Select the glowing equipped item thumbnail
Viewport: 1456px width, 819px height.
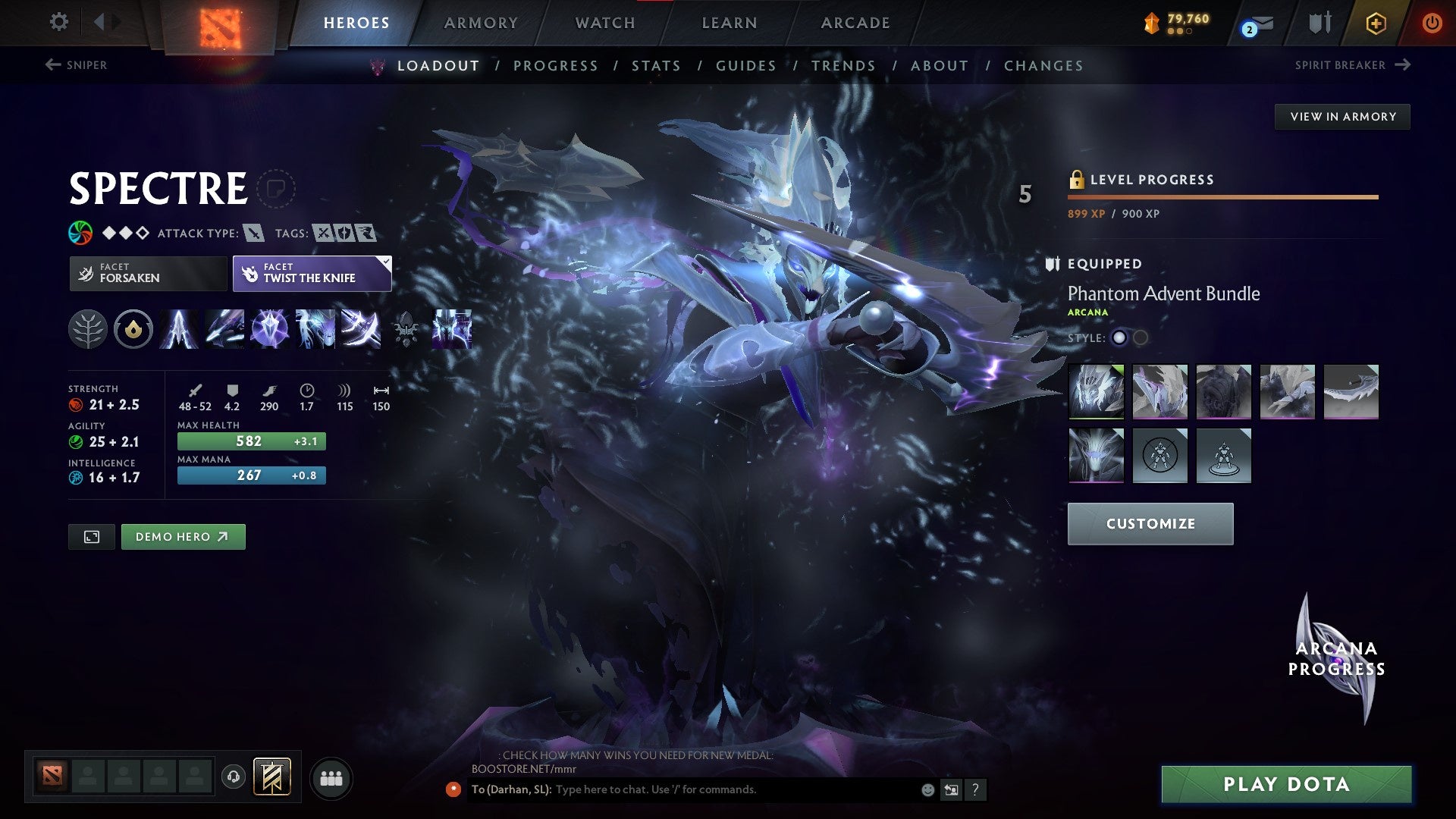(1096, 391)
